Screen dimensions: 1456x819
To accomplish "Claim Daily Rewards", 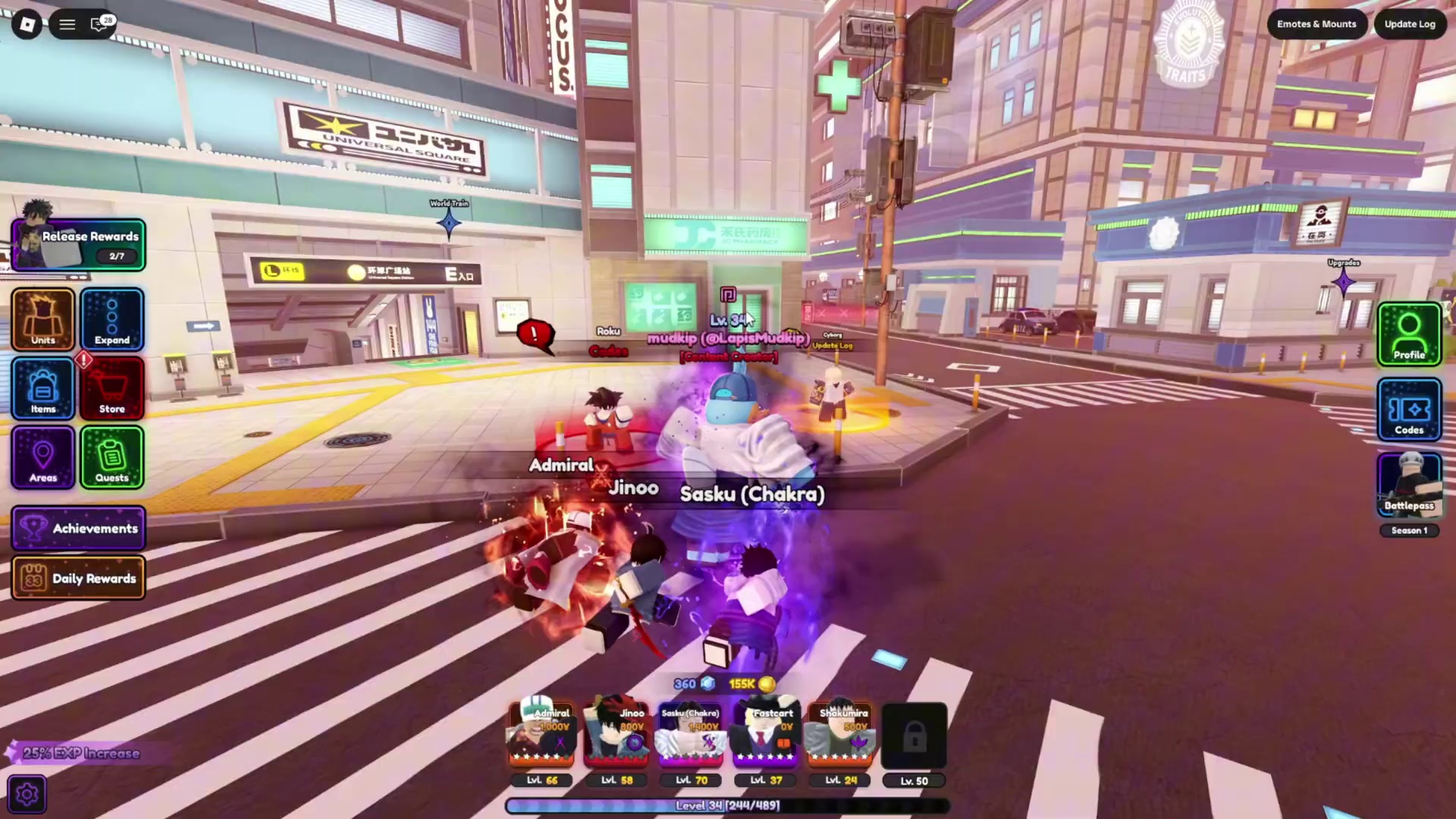I will coord(79,578).
